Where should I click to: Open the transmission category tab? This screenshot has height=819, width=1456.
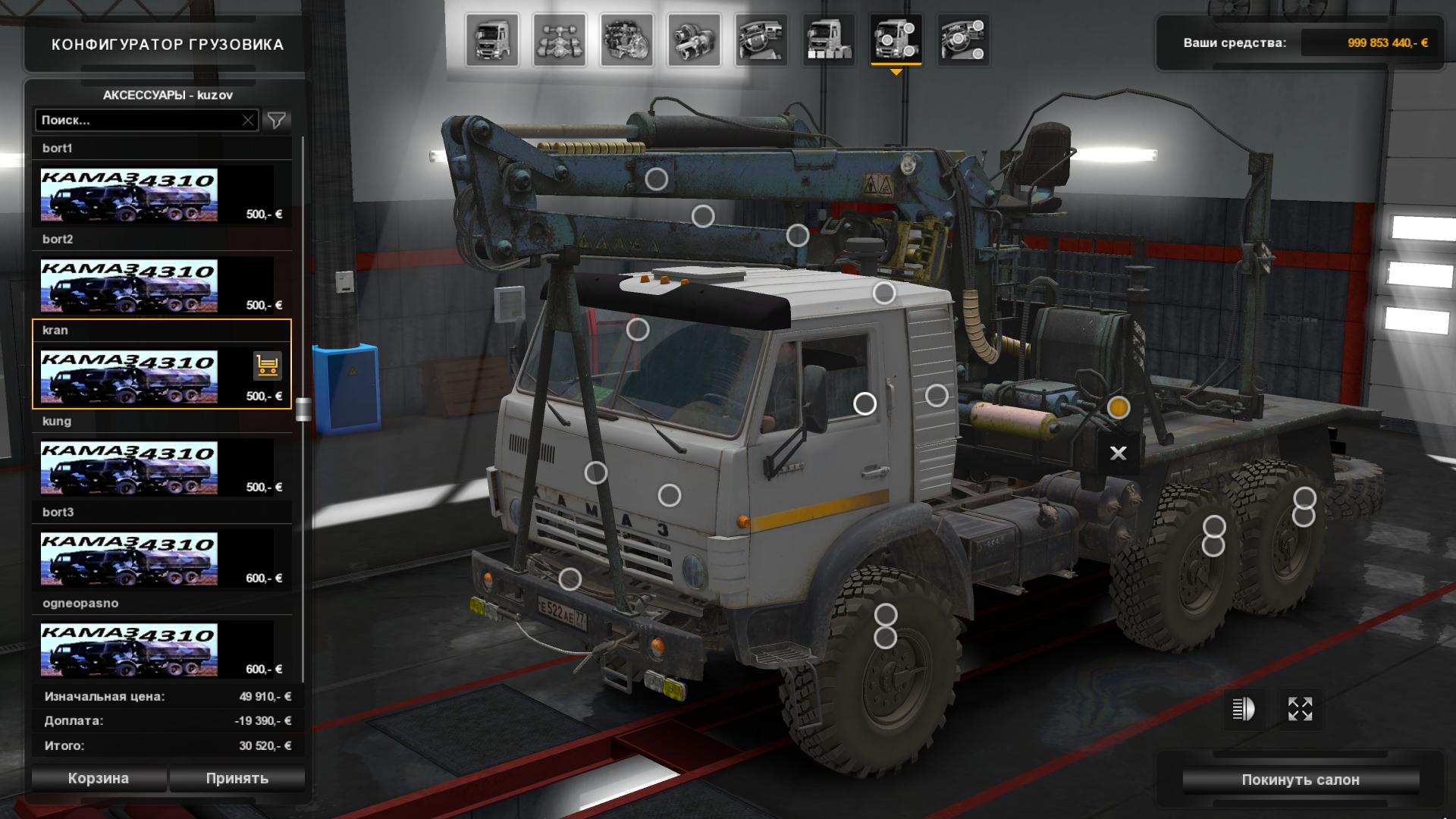pos(694,39)
